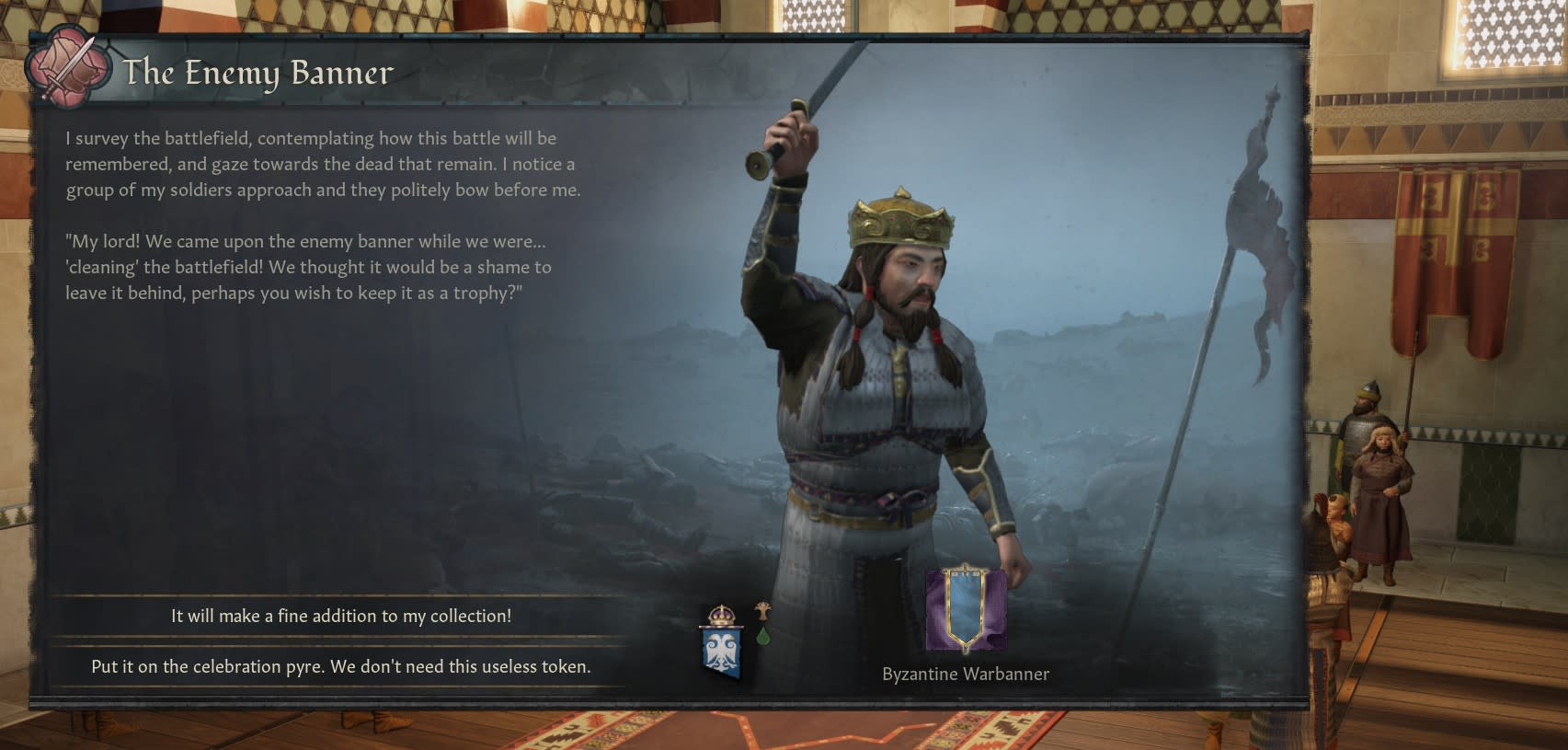Image resolution: width=1568 pixels, height=750 pixels.
Task: Click the Byzantine Warbanner text label
Action: (x=965, y=674)
